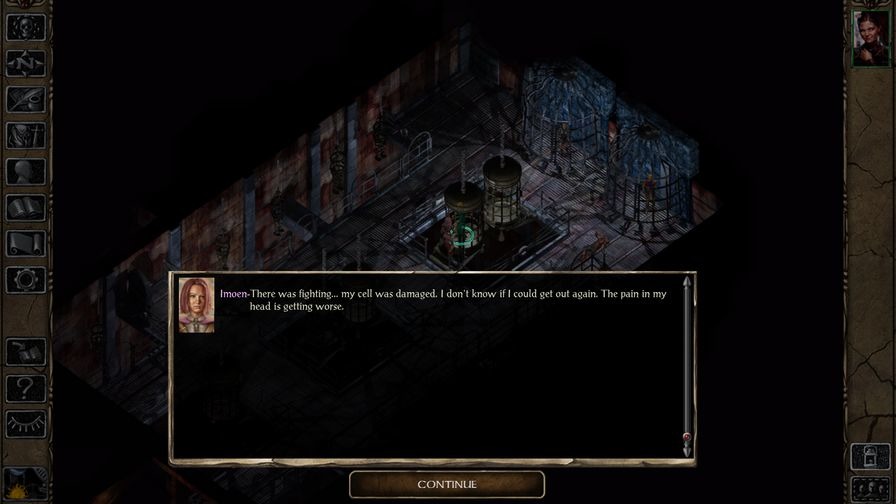Open the journal quill icon

(x=25, y=99)
